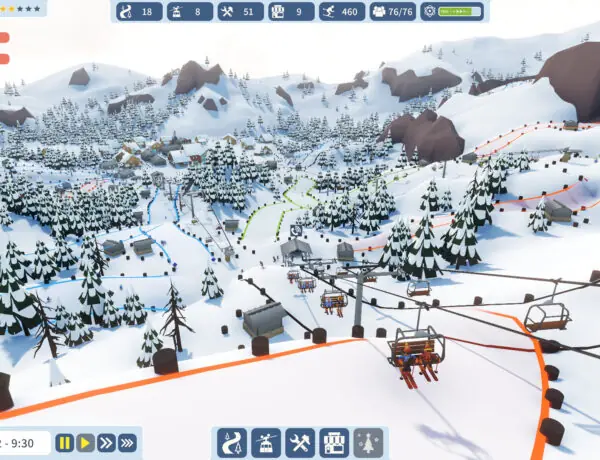Open the gondola lift building tool
The image size is (600, 460).
[266, 442]
